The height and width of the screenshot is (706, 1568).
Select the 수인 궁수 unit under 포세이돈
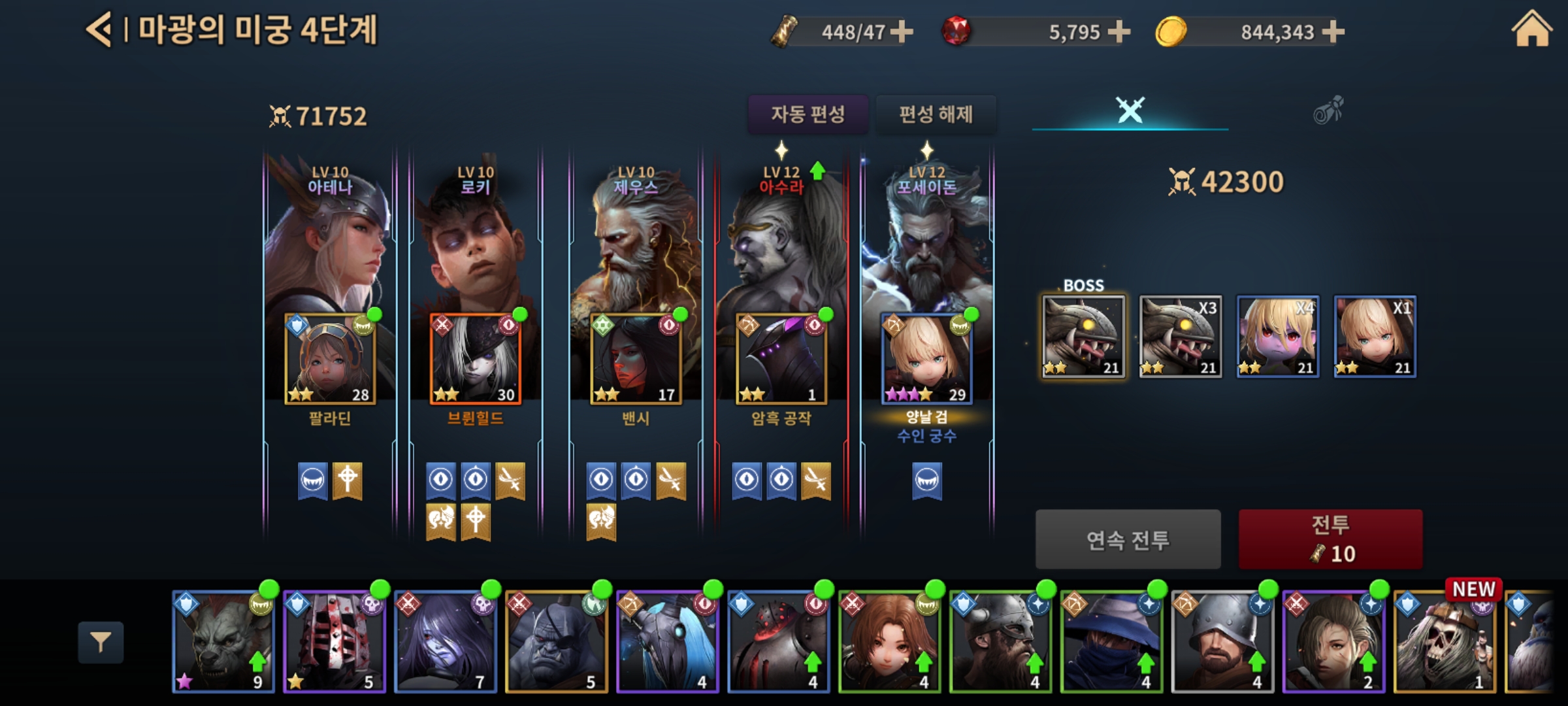[x=926, y=360]
